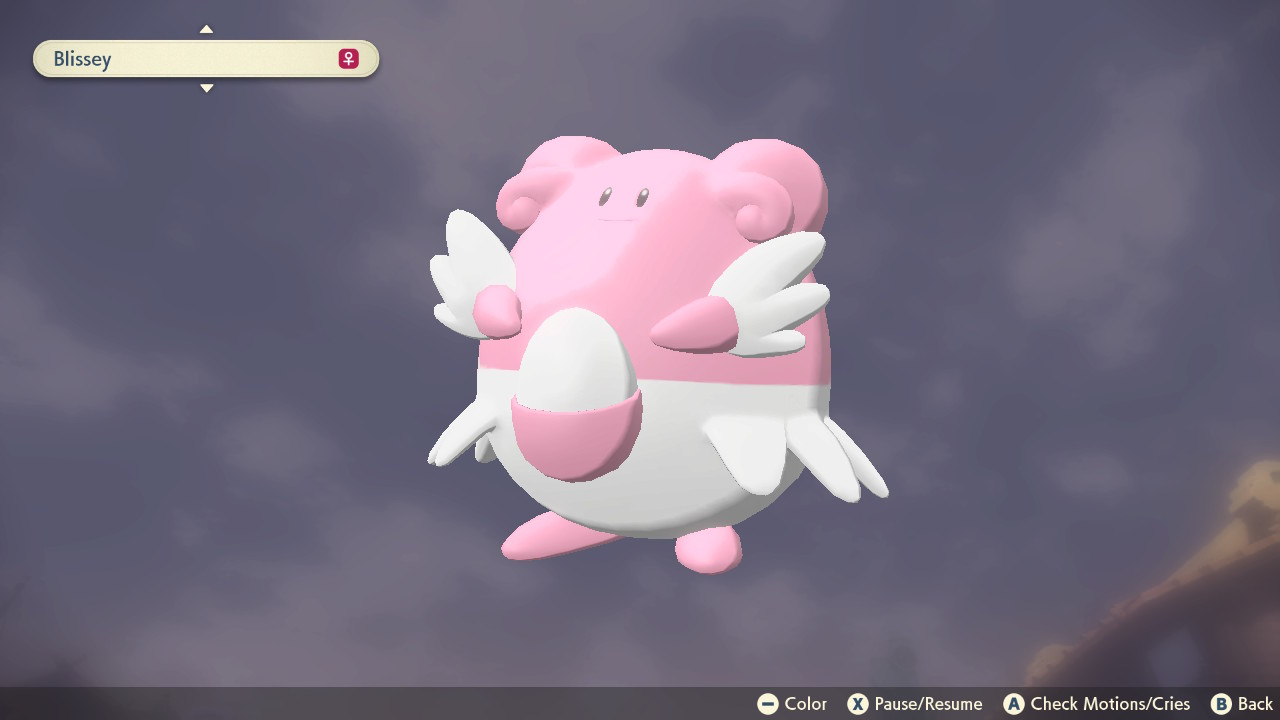
Task: Click the down arrow below Blissey's name
Action: (x=206, y=88)
